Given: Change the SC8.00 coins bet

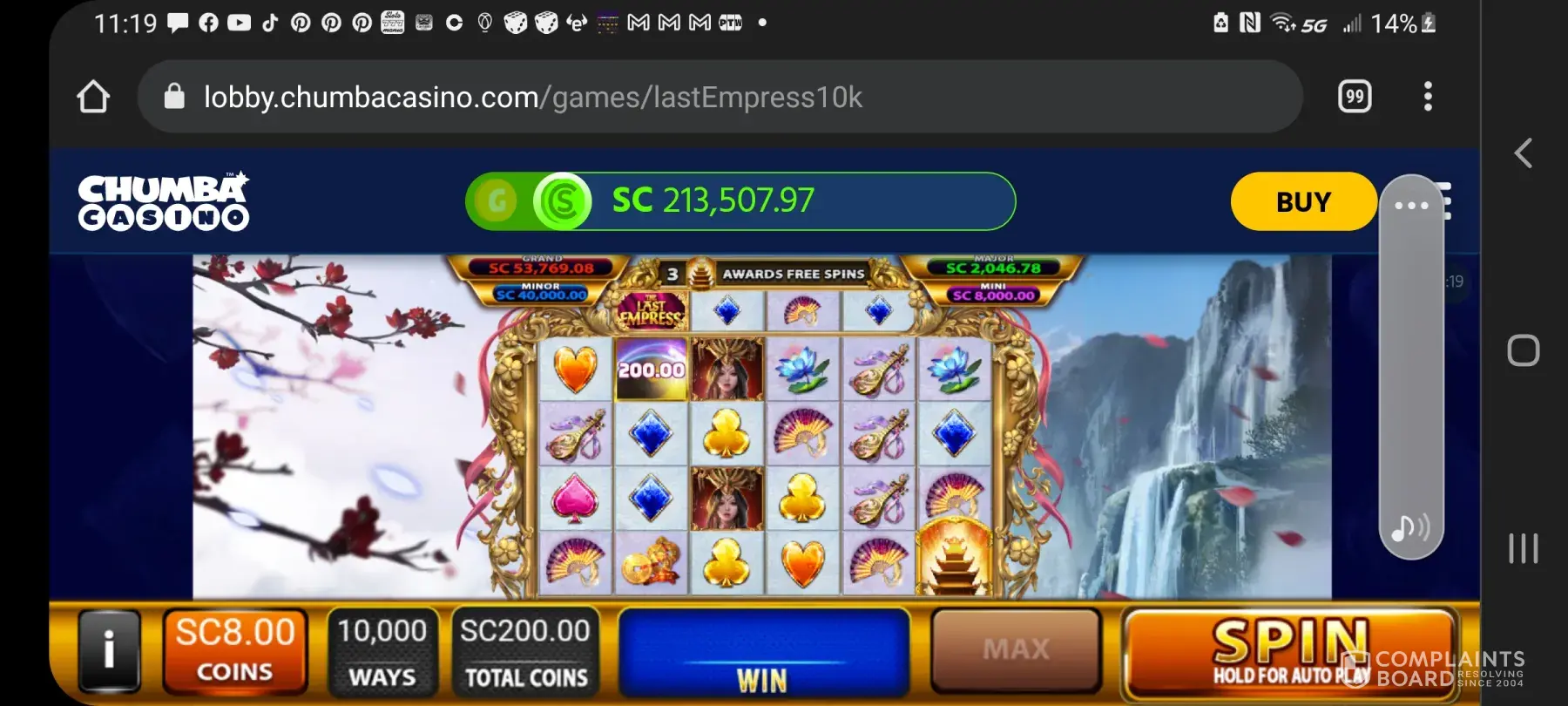Looking at the screenshot, I should pos(235,650).
